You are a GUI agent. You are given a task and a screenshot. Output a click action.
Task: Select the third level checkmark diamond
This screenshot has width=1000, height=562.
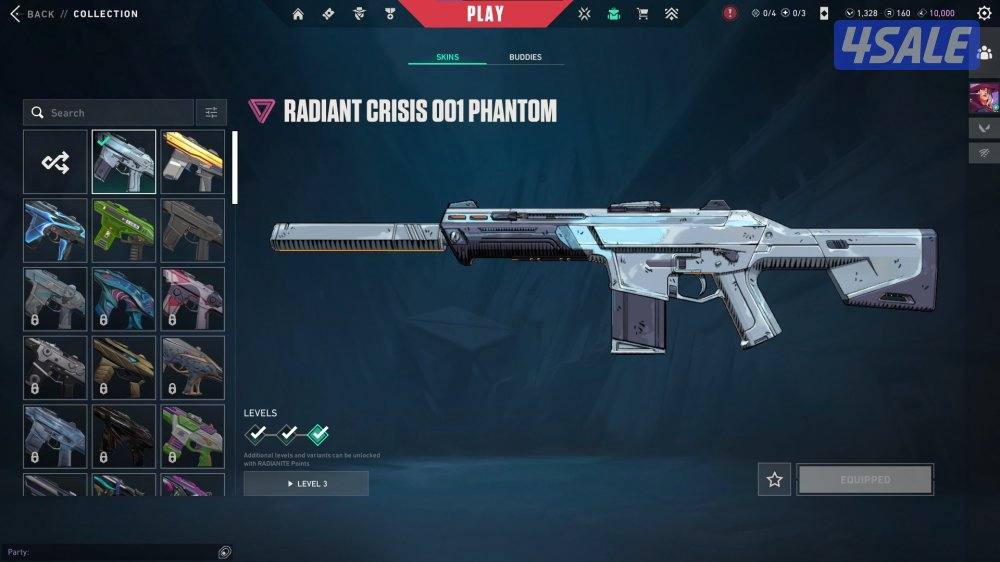tap(318, 434)
